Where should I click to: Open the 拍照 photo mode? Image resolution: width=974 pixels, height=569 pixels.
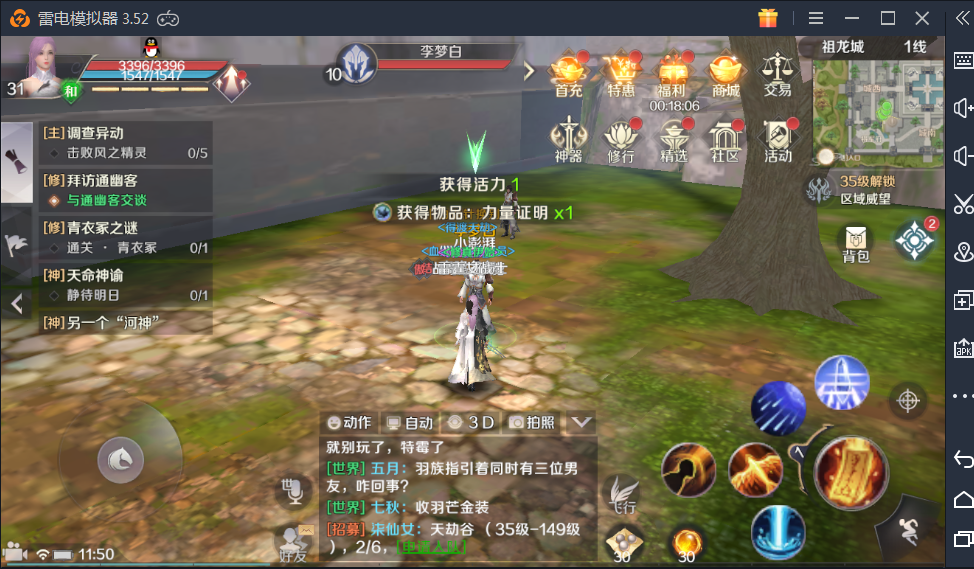(x=532, y=422)
